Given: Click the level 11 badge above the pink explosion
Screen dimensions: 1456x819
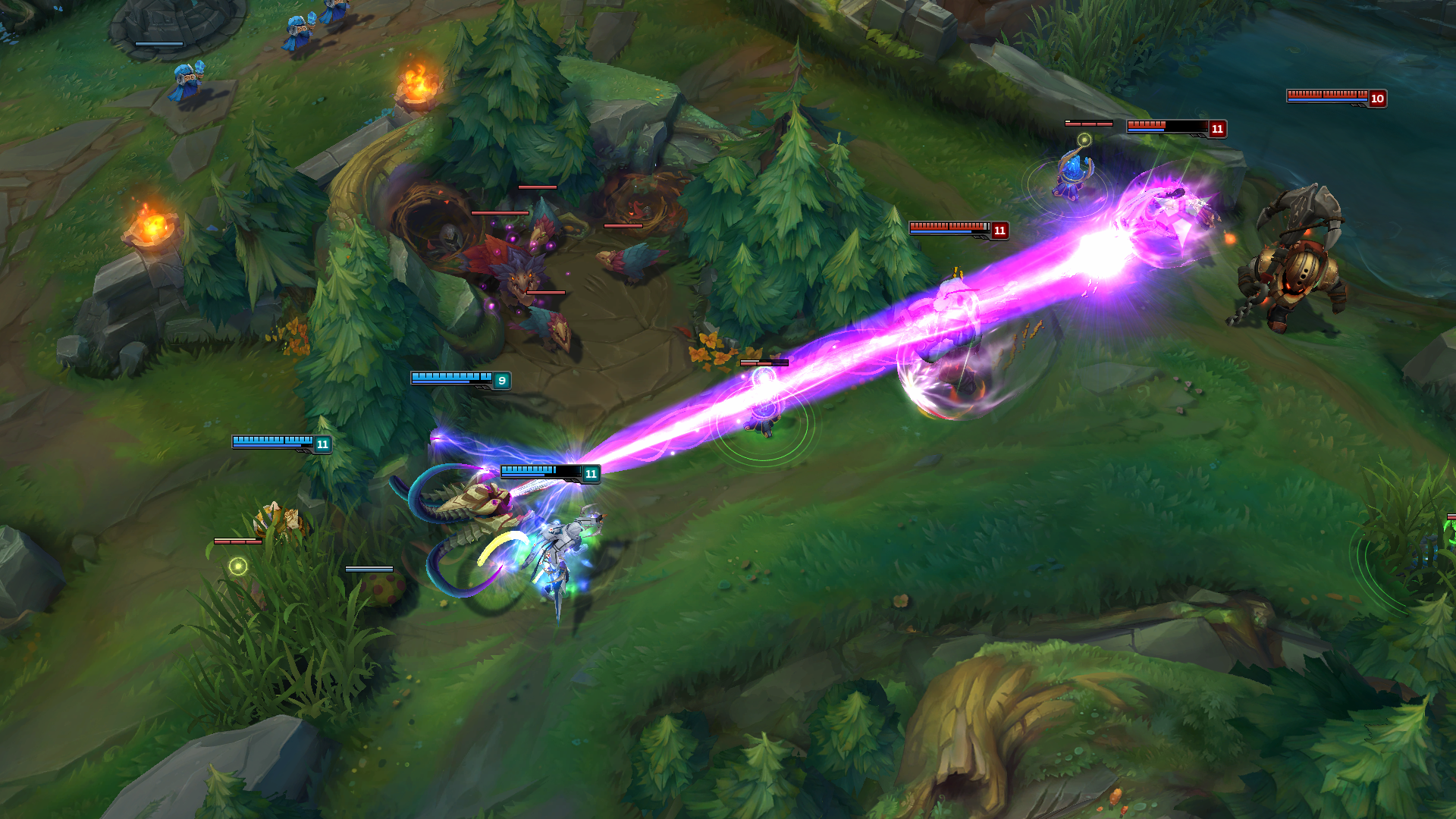Looking at the screenshot, I should click(x=1219, y=129).
